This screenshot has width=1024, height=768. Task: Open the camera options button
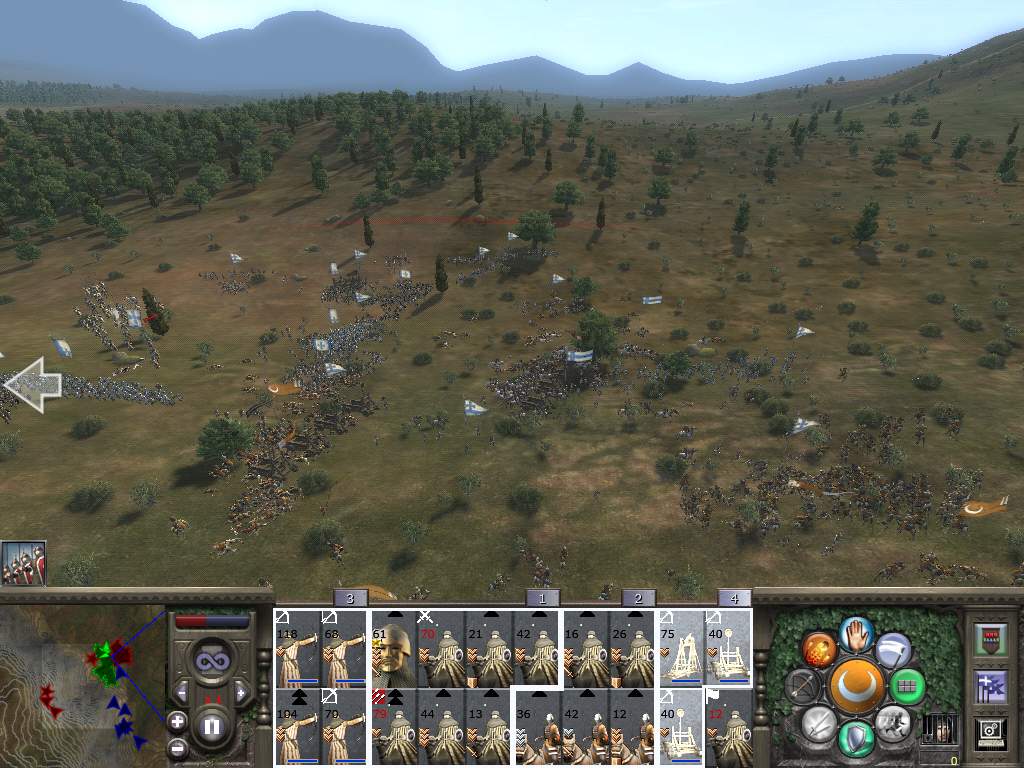point(989,733)
